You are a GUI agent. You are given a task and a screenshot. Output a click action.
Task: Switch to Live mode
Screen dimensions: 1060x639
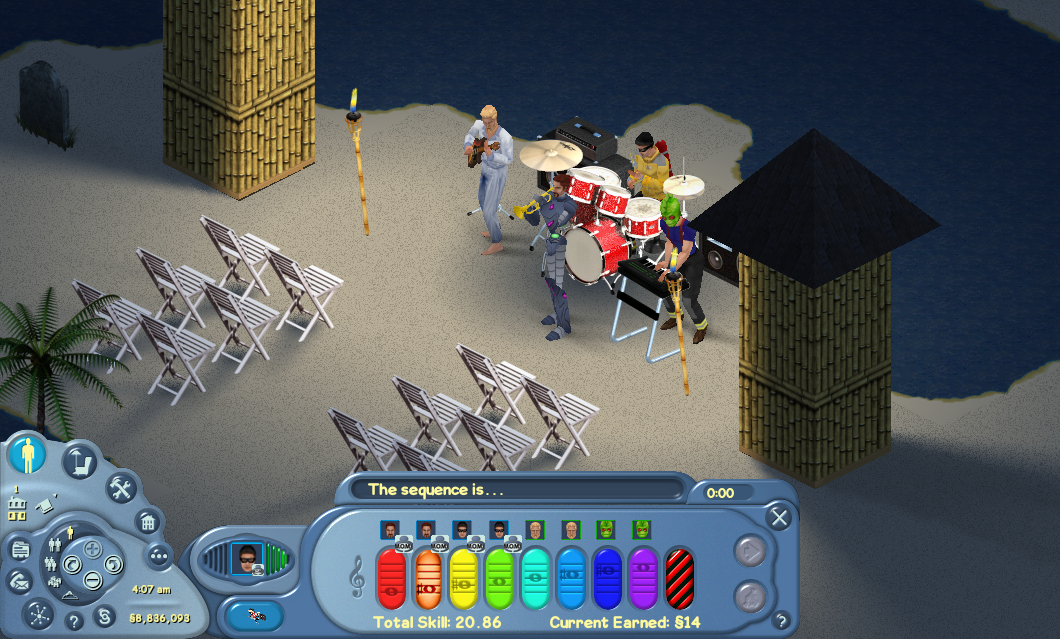click(x=28, y=456)
